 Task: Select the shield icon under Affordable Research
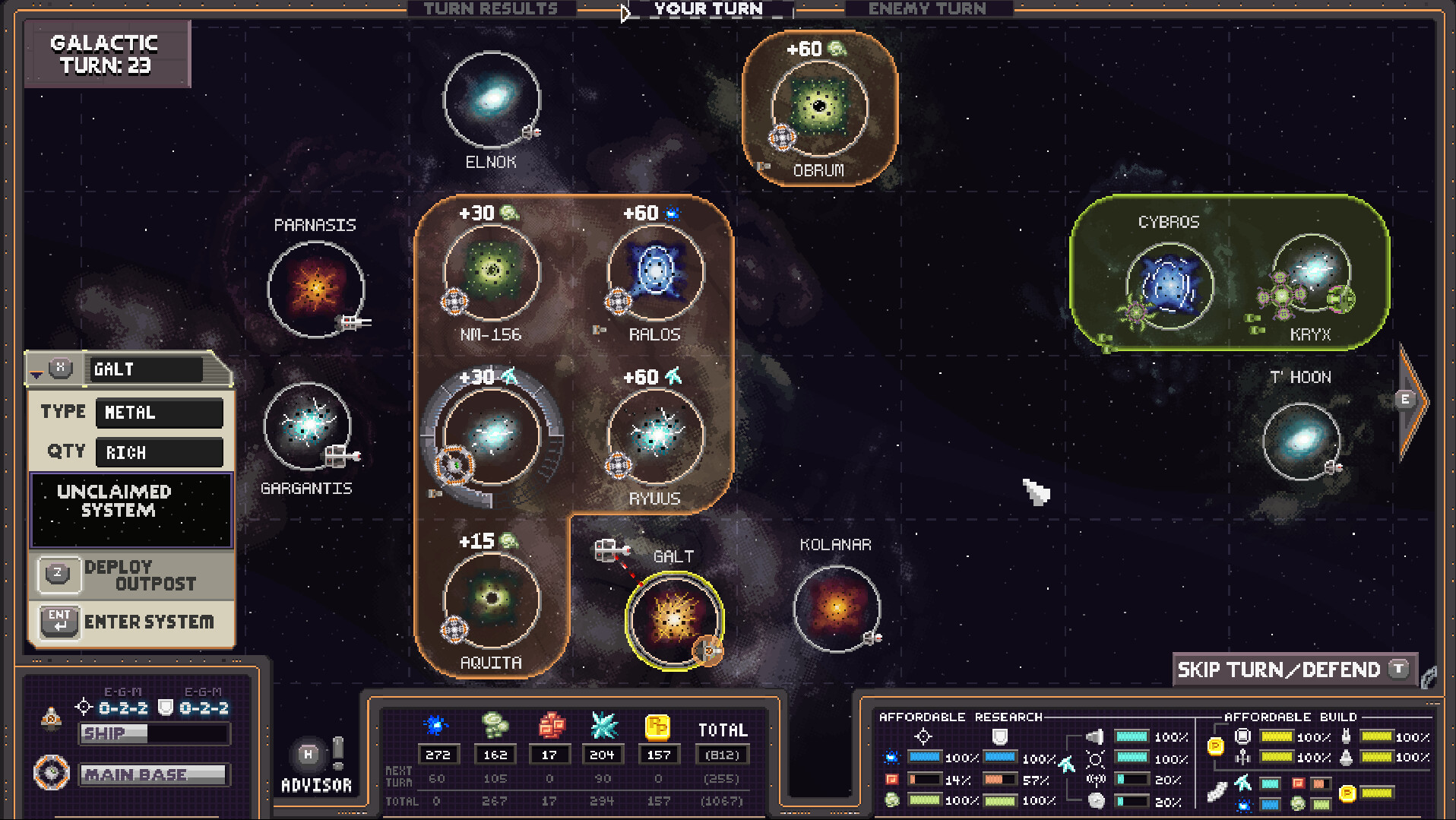click(1001, 736)
